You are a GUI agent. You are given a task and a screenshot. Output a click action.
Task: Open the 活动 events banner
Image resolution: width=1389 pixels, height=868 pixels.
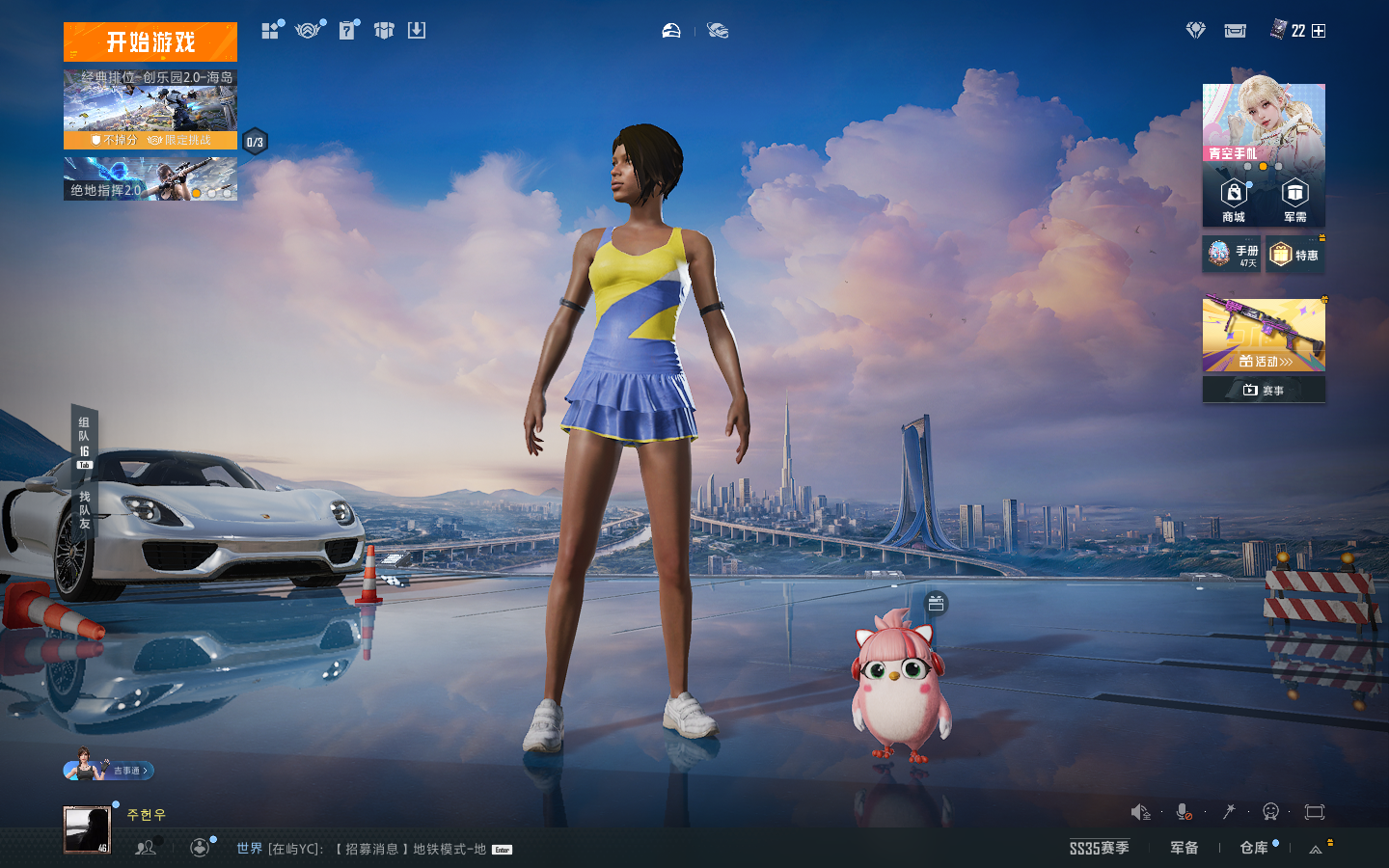click(x=1264, y=336)
